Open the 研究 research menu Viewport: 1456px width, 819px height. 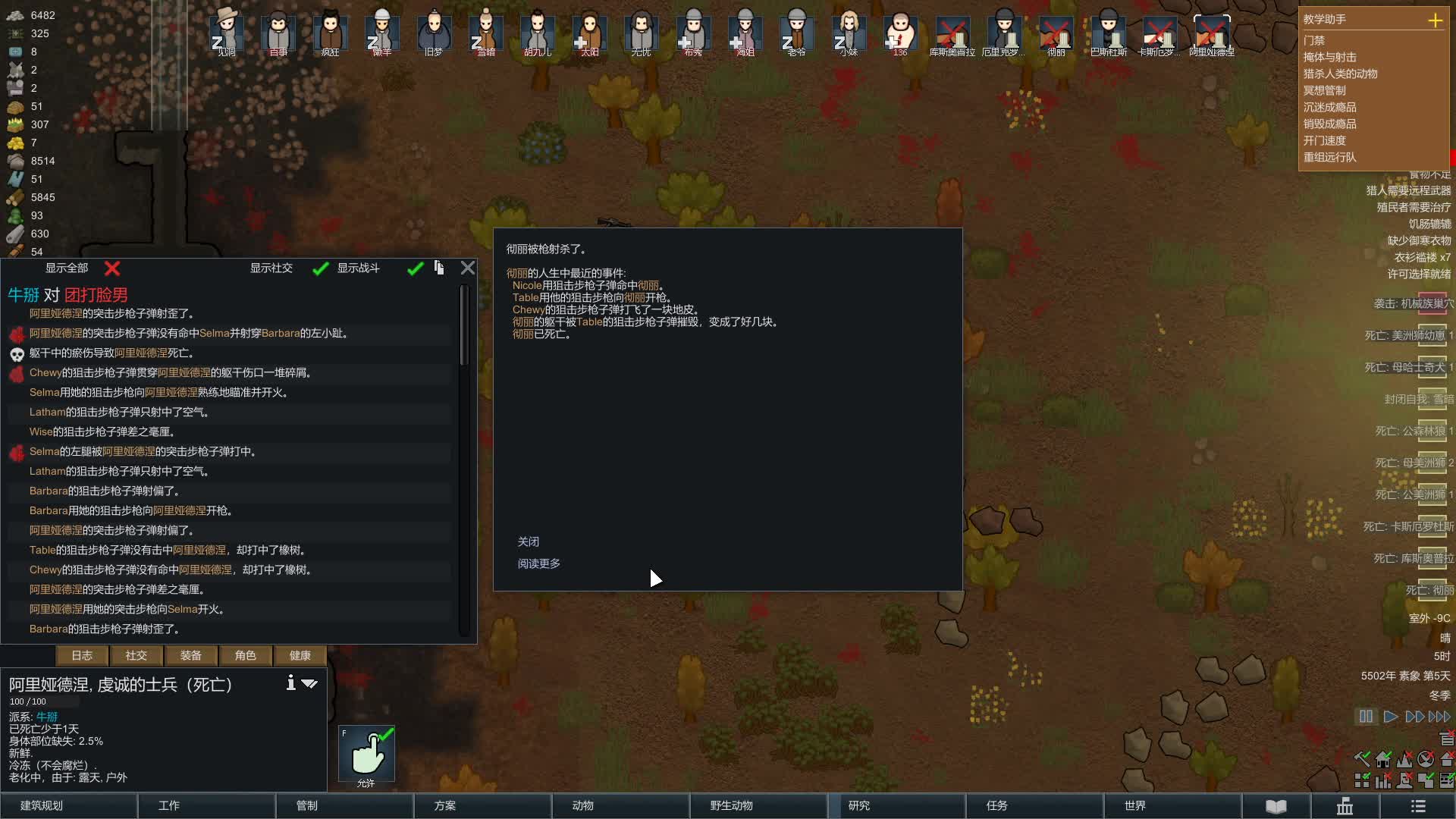tap(896, 805)
